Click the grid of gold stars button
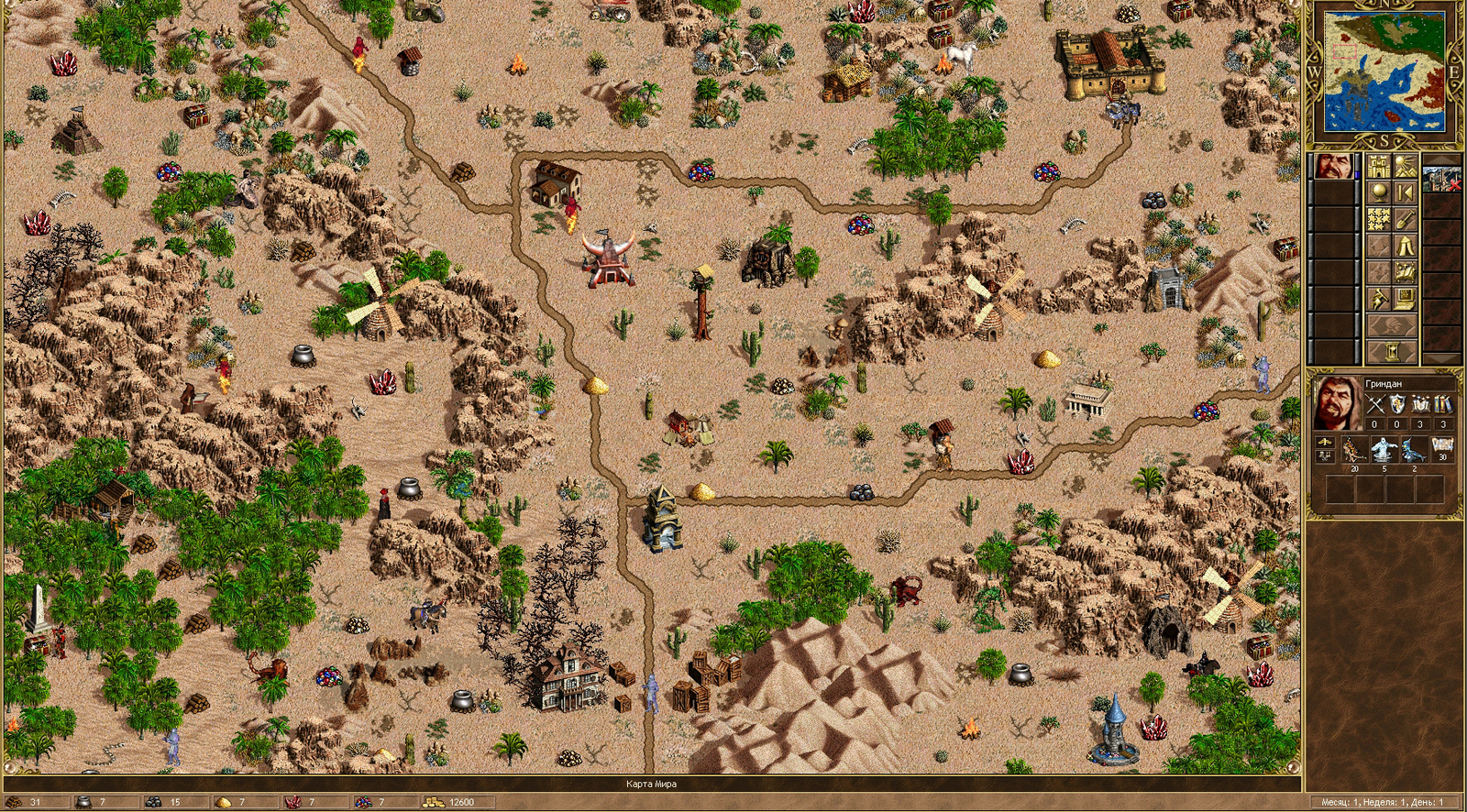 1378,219
